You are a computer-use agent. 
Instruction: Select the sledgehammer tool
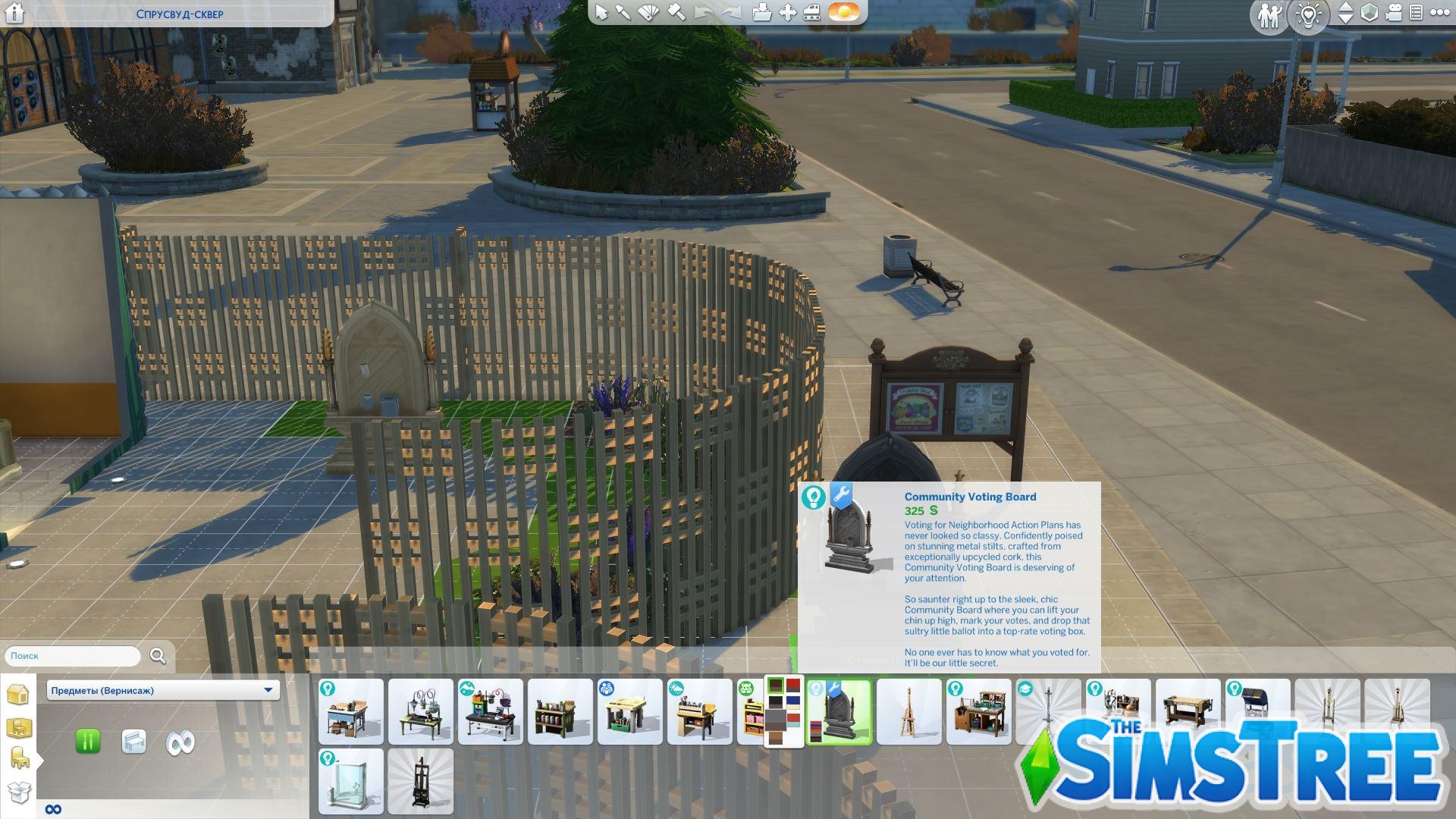pyautogui.click(x=675, y=13)
